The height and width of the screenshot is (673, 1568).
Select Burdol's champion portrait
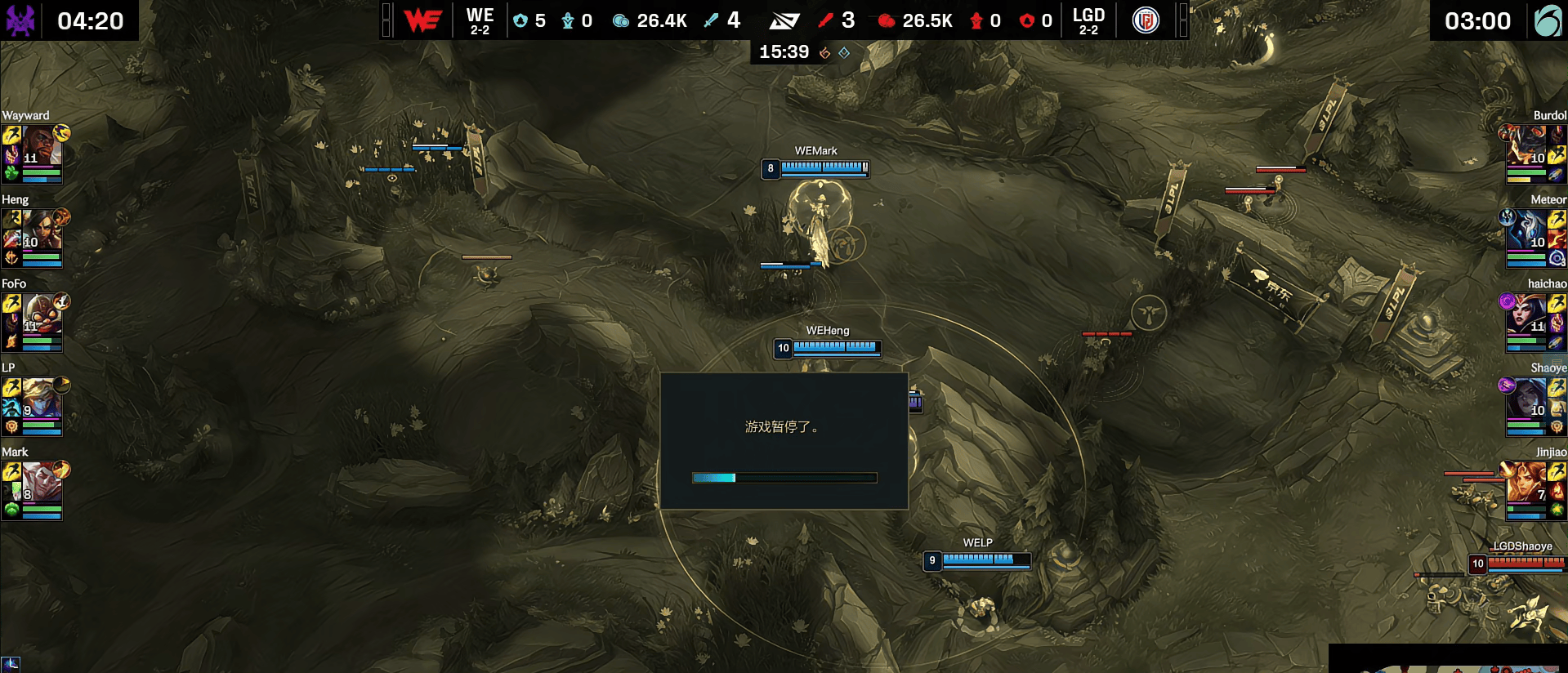tap(1526, 146)
